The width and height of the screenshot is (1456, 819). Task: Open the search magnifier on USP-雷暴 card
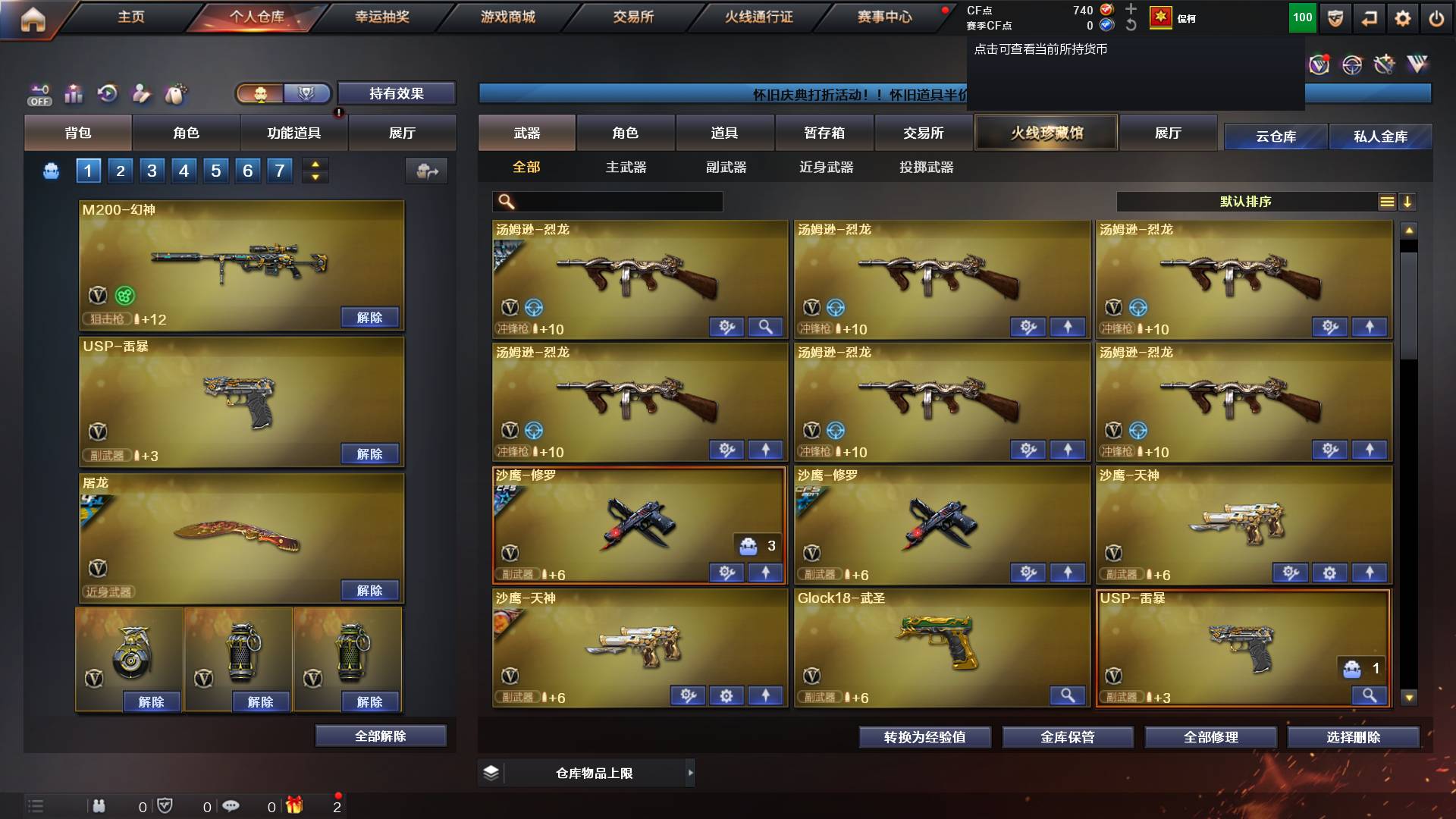coord(1369,694)
